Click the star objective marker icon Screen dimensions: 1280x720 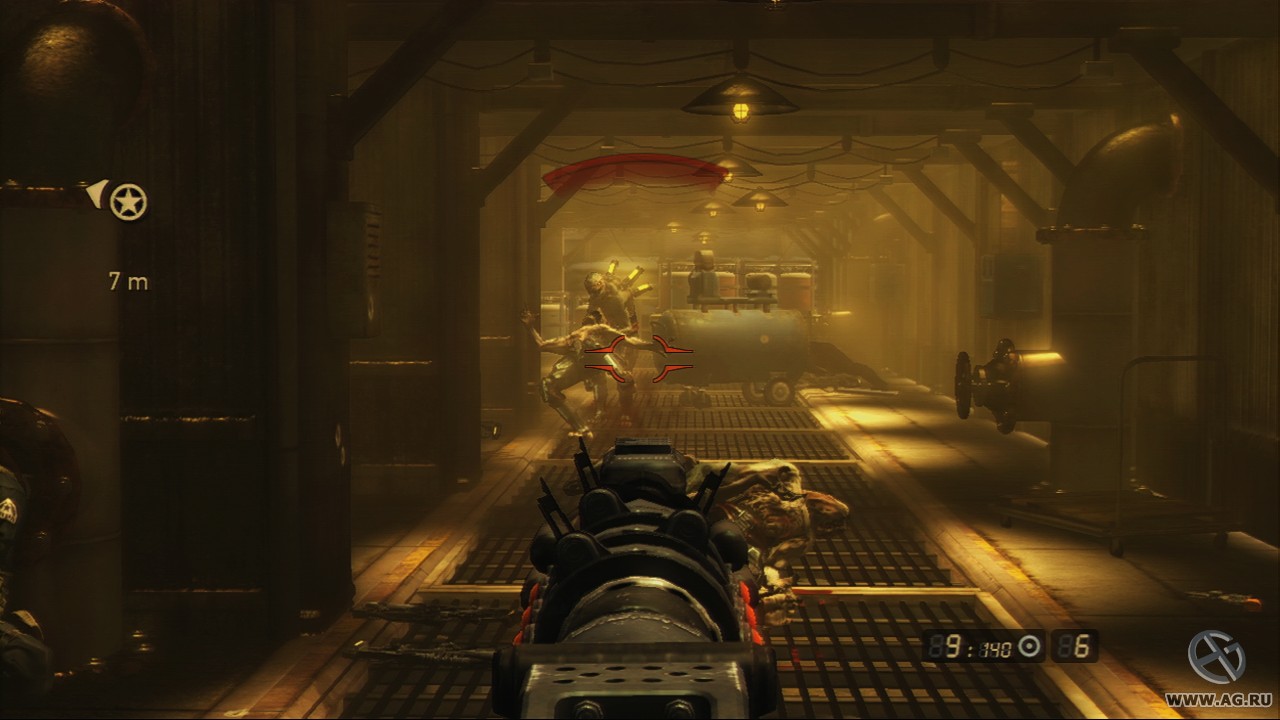[131, 198]
